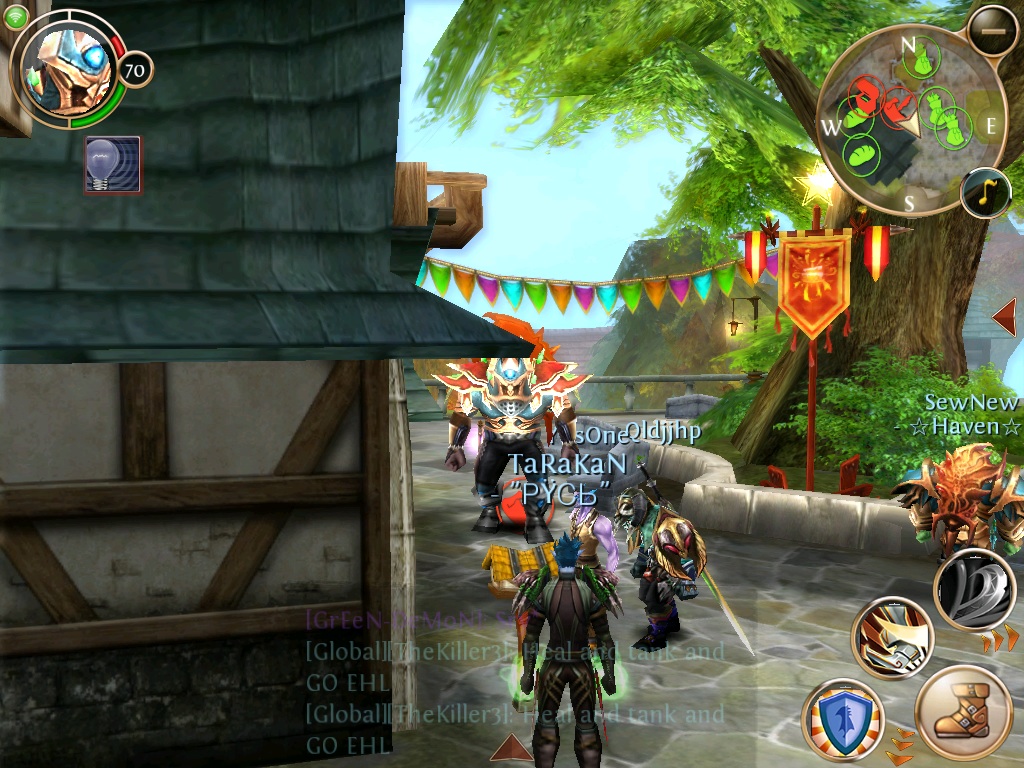Trigger the silver blade slash skill

(x=974, y=590)
